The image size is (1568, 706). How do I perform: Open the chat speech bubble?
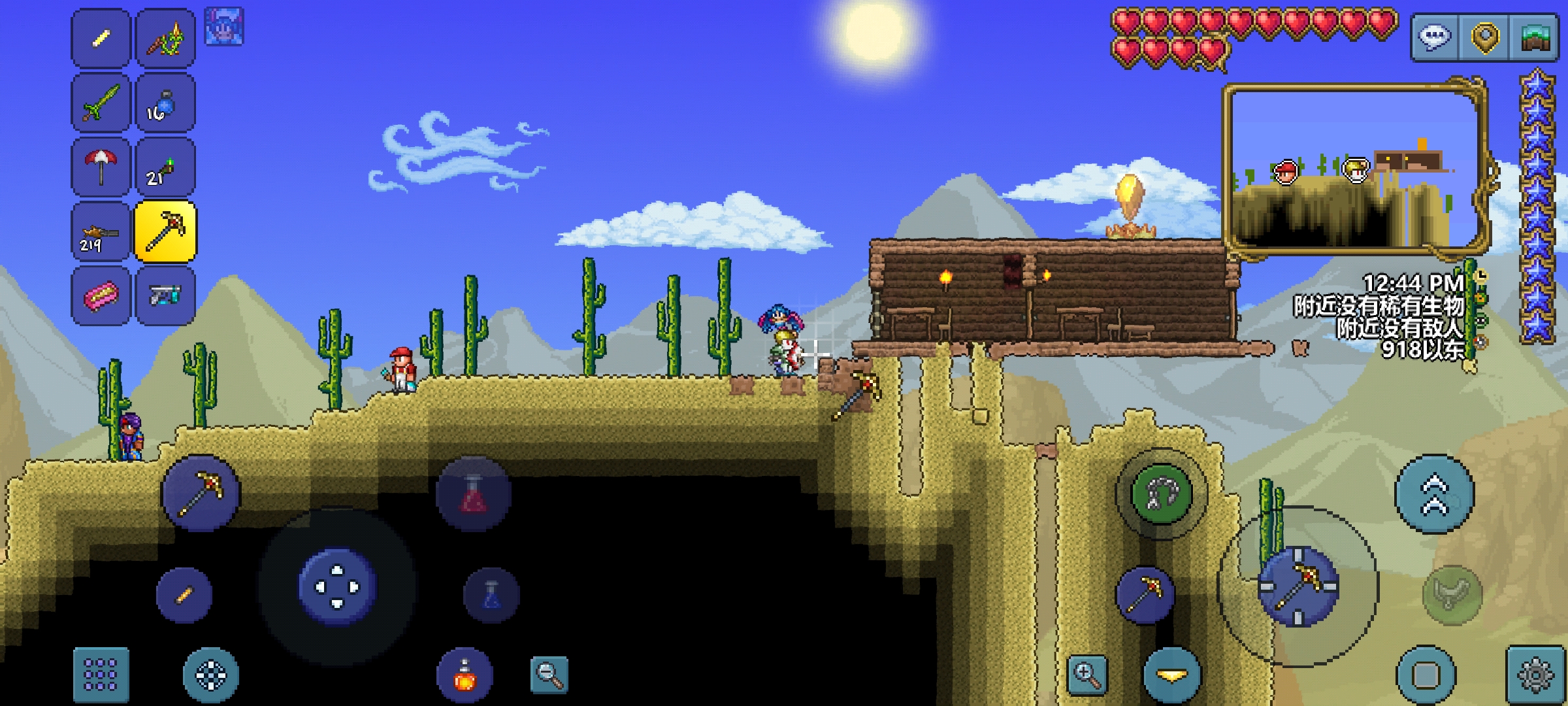coord(1435,37)
